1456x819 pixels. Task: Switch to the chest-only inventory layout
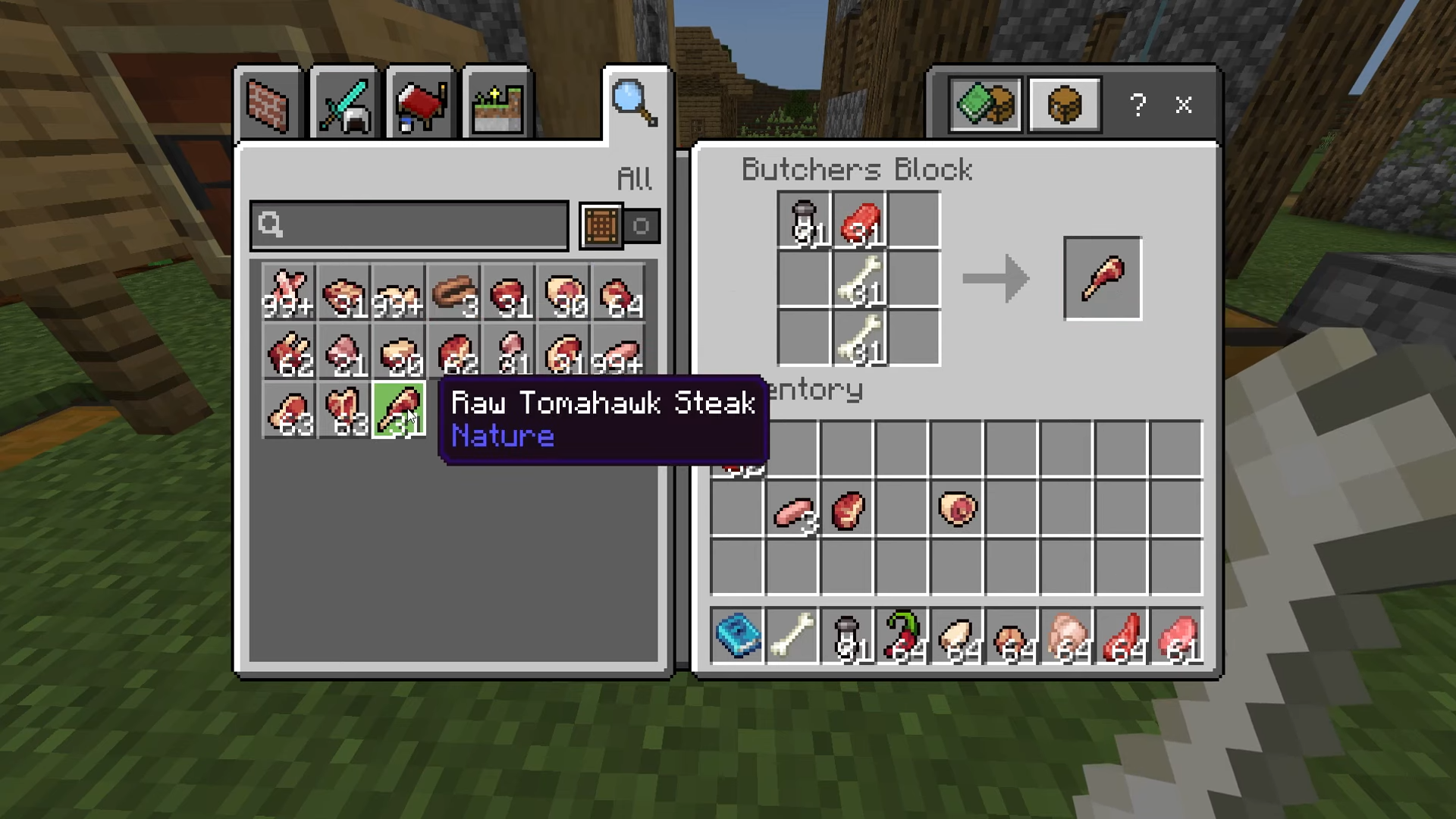(1064, 105)
